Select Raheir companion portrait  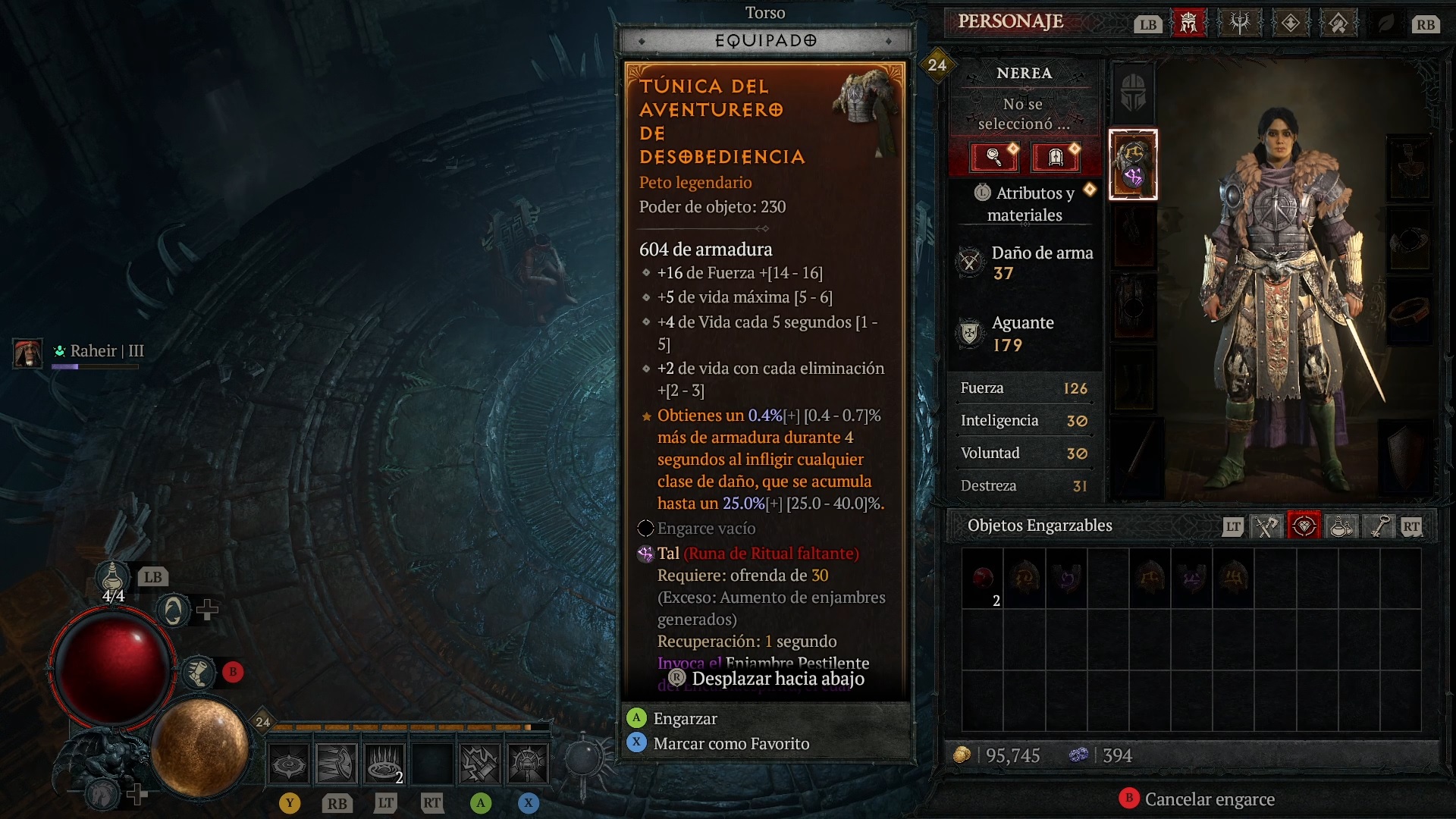28,353
